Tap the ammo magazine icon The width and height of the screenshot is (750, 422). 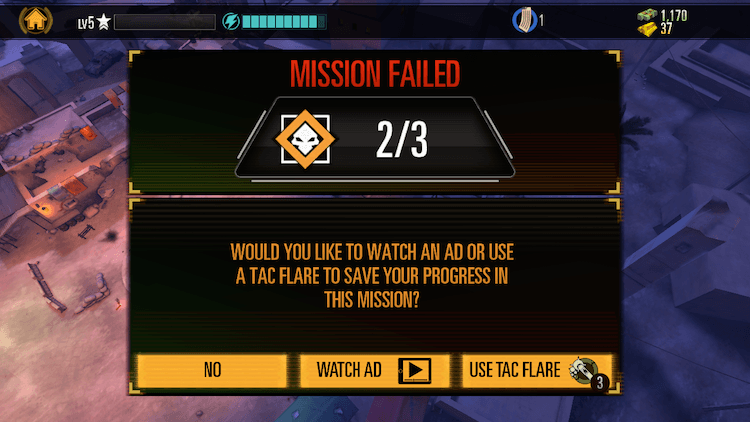[x=523, y=20]
